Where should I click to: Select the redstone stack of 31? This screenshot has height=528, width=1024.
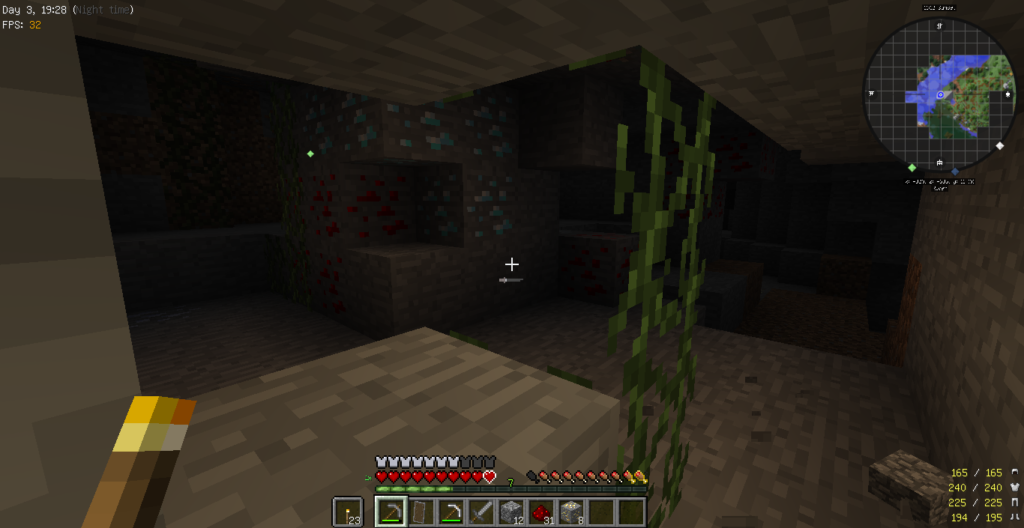point(541,512)
